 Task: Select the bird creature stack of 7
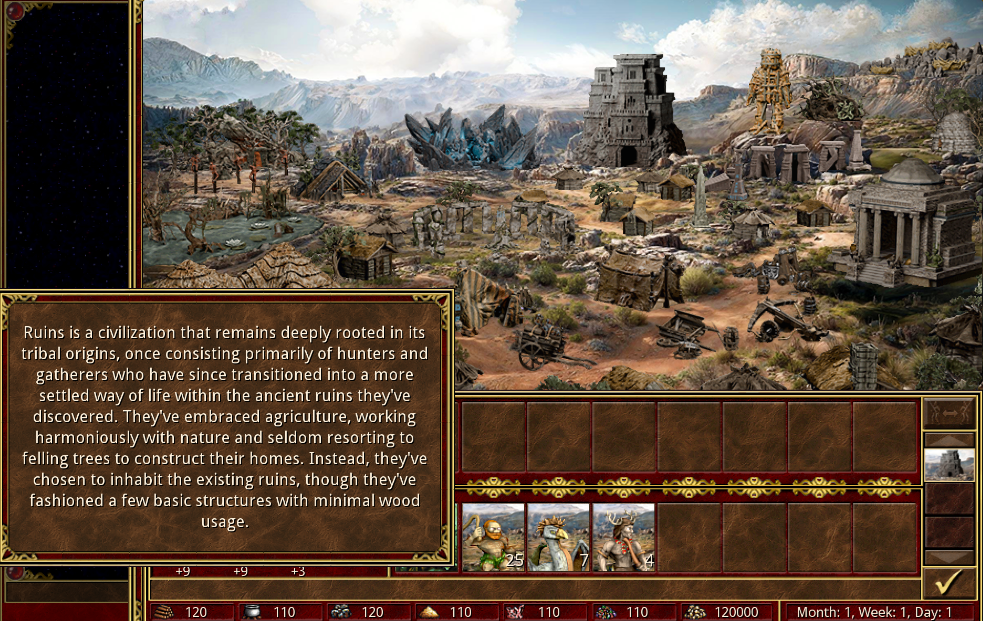558,537
